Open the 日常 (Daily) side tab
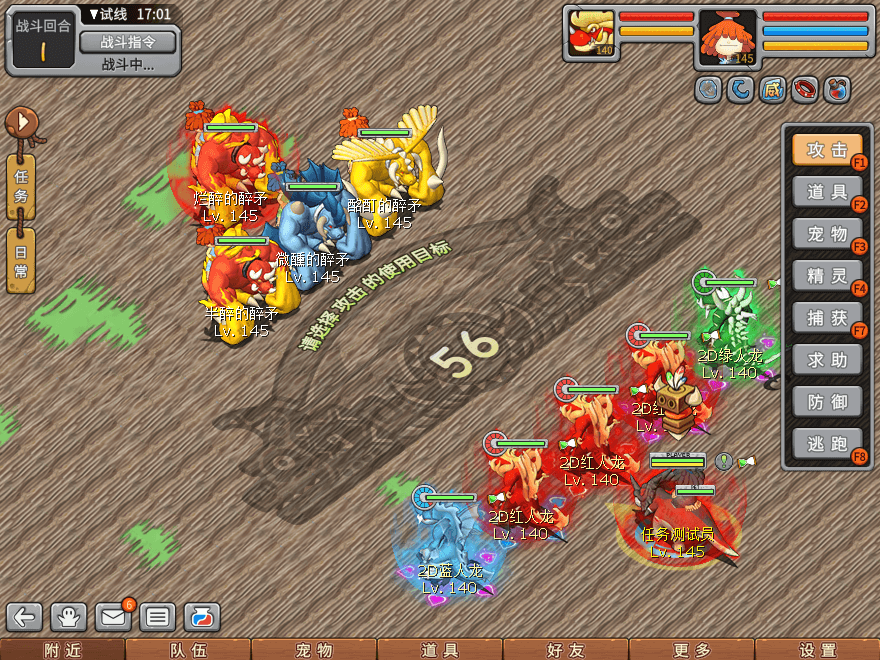880x660 pixels. (x=21, y=262)
